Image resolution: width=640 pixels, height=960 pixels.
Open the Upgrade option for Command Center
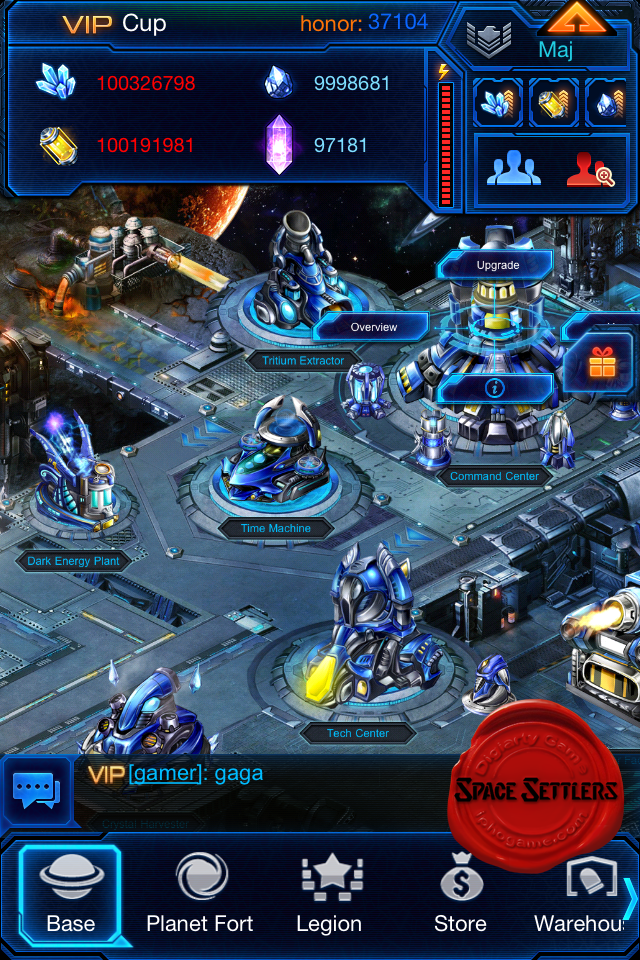click(x=497, y=265)
